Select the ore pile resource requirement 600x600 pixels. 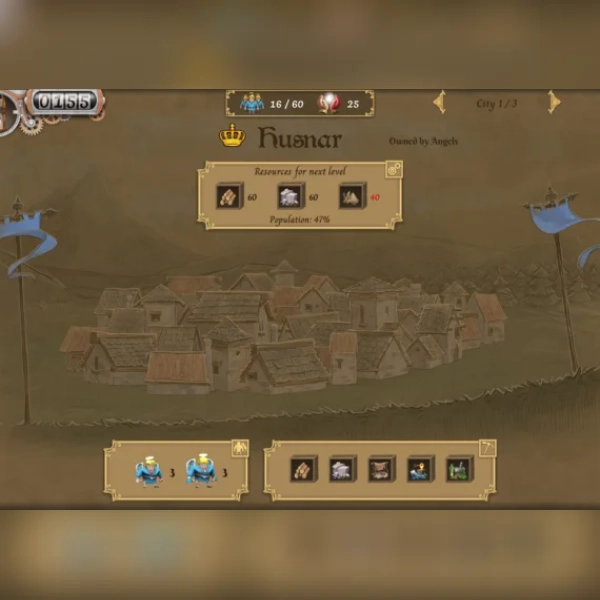pos(351,197)
